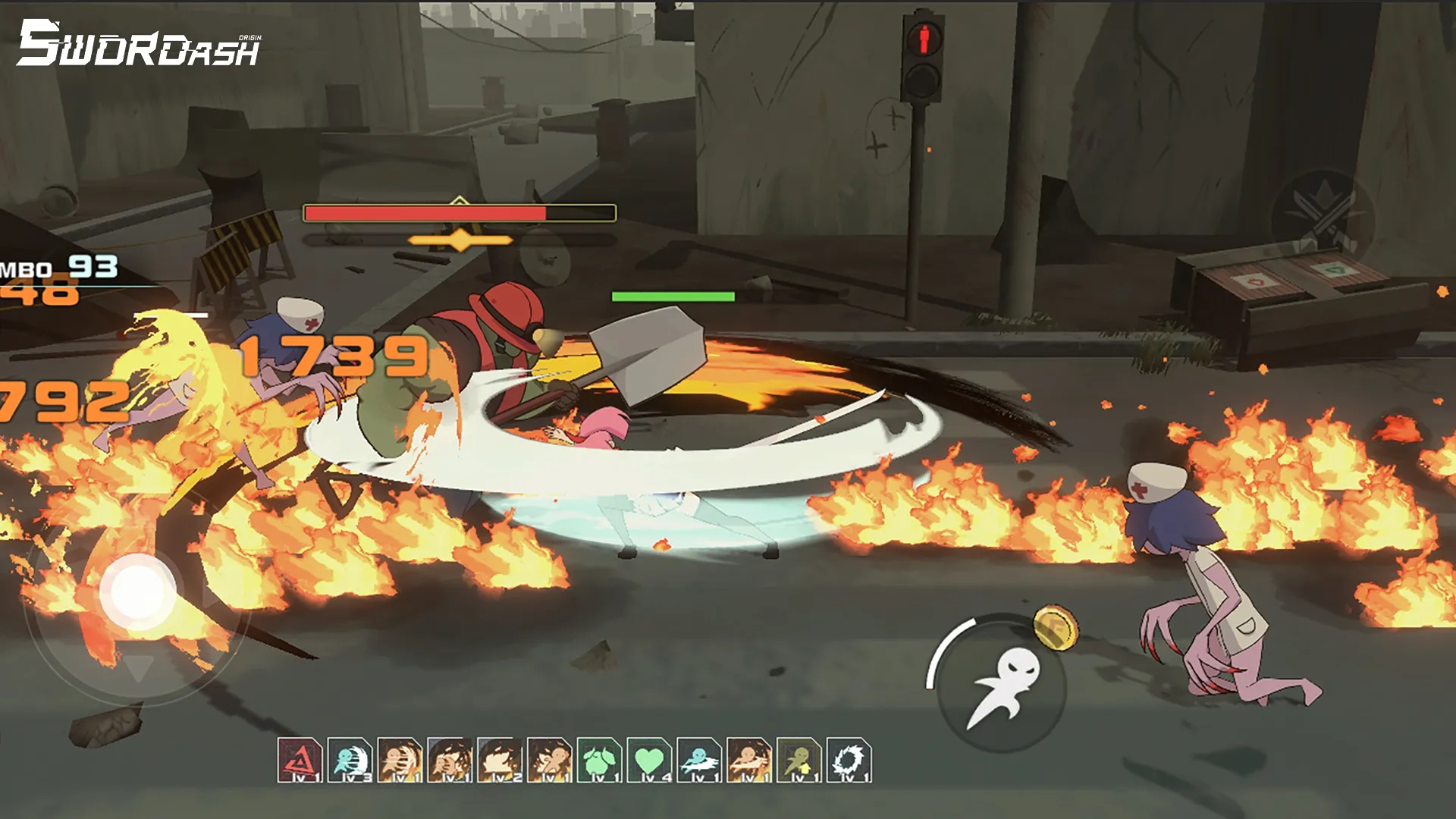This screenshot has width=1456, height=819.
Task: Select the blue figure shield skill, level 3
Action: (x=350, y=760)
